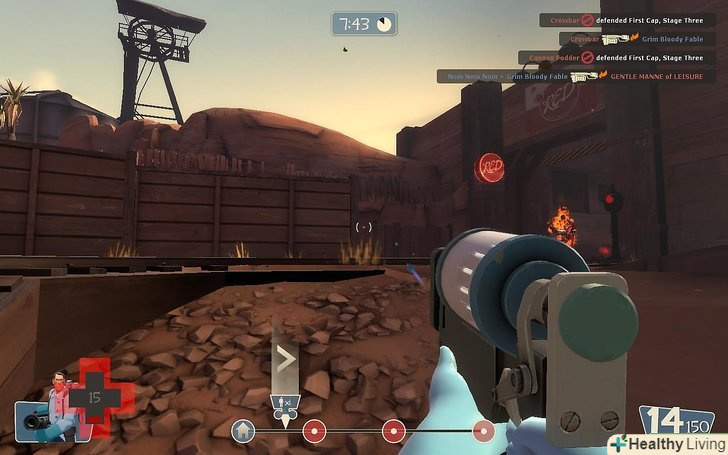Click the blue home base icon on the payload track
The image size is (728, 455).
(x=242, y=430)
